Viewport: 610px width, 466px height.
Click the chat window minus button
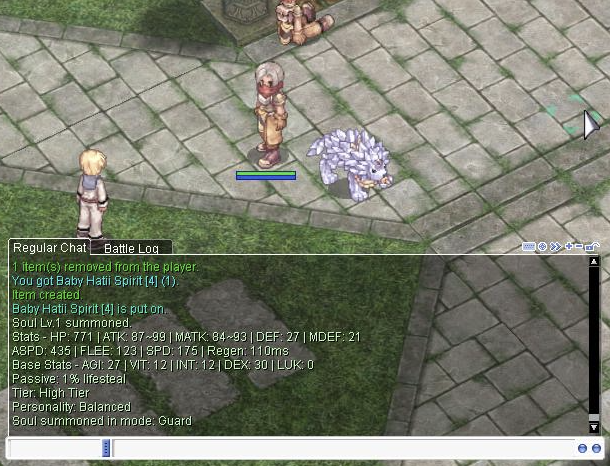click(580, 246)
